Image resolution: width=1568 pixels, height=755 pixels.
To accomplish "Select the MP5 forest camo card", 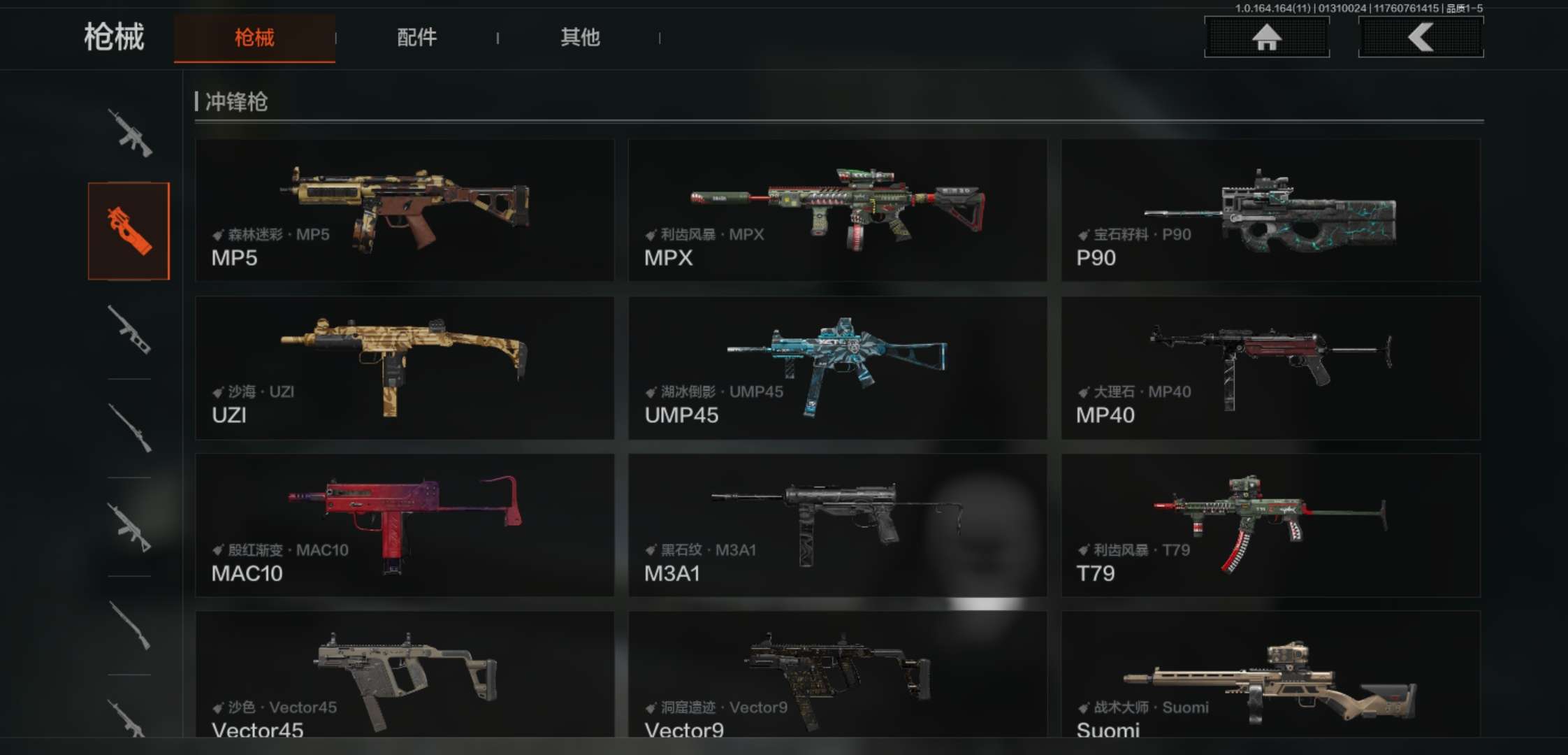I will 405,210.
